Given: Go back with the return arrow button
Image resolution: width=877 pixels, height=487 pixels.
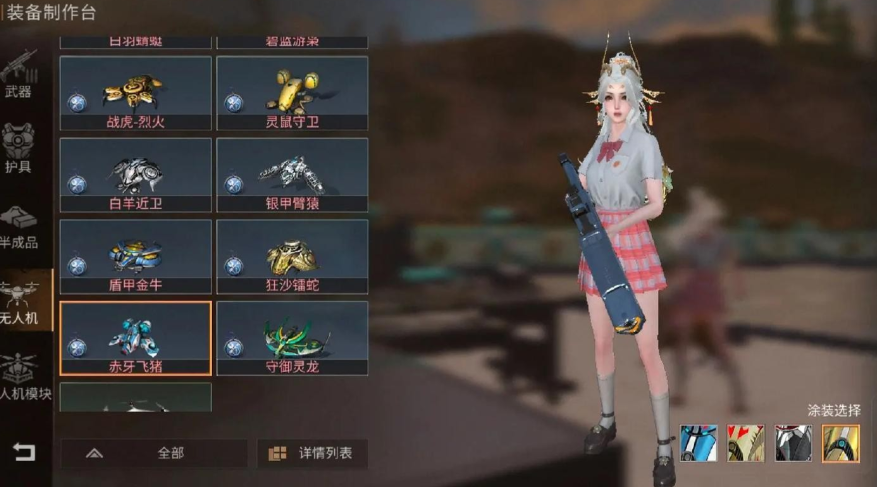Looking at the screenshot, I should point(23,452).
